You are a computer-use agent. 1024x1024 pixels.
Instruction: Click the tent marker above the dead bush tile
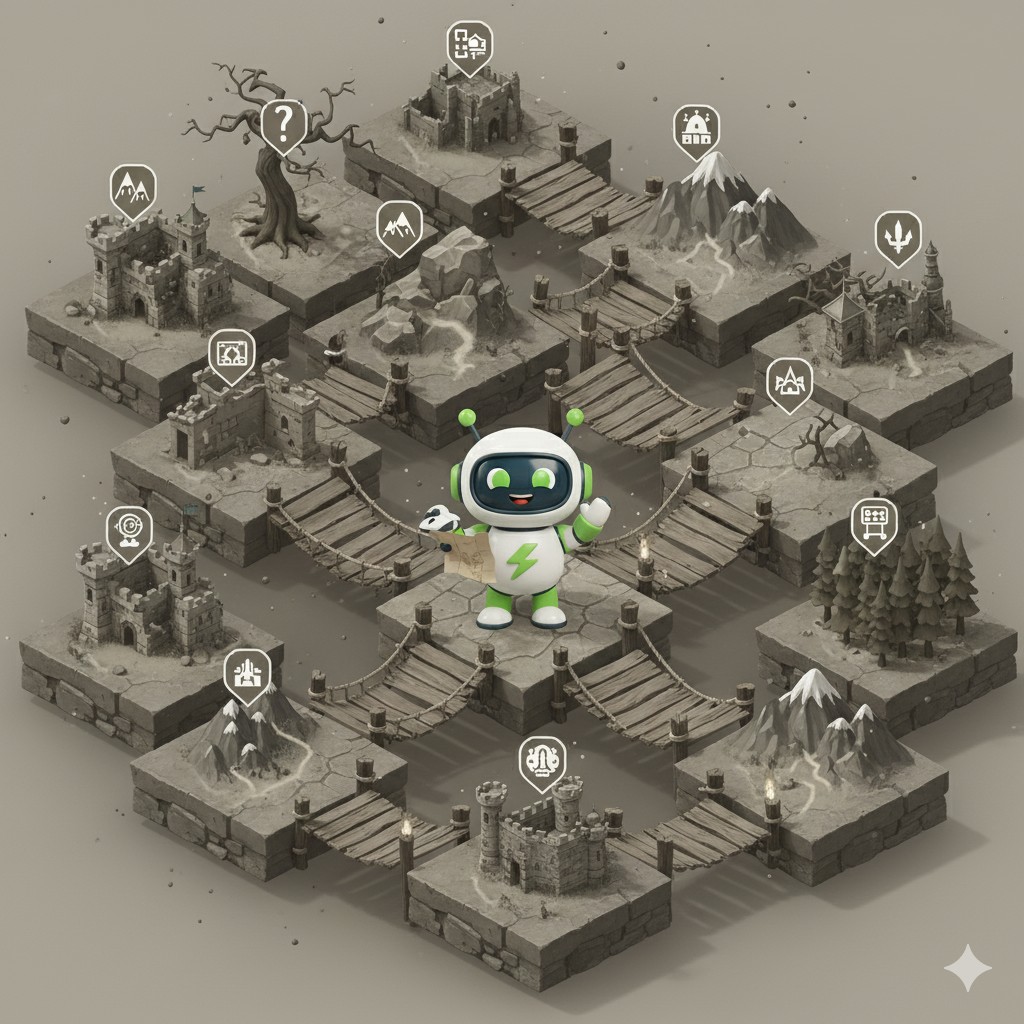click(x=789, y=382)
